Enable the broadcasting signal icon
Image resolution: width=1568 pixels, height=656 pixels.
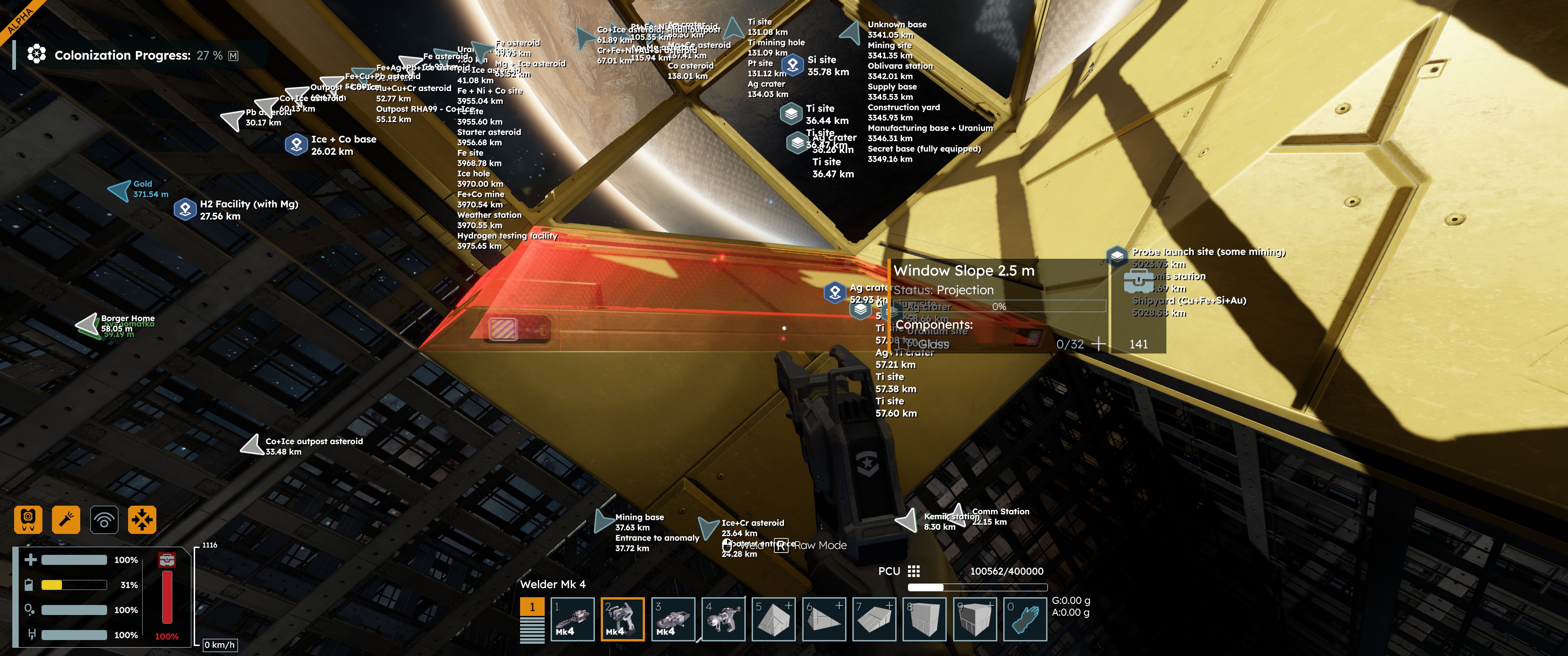(x=104, y=519)
